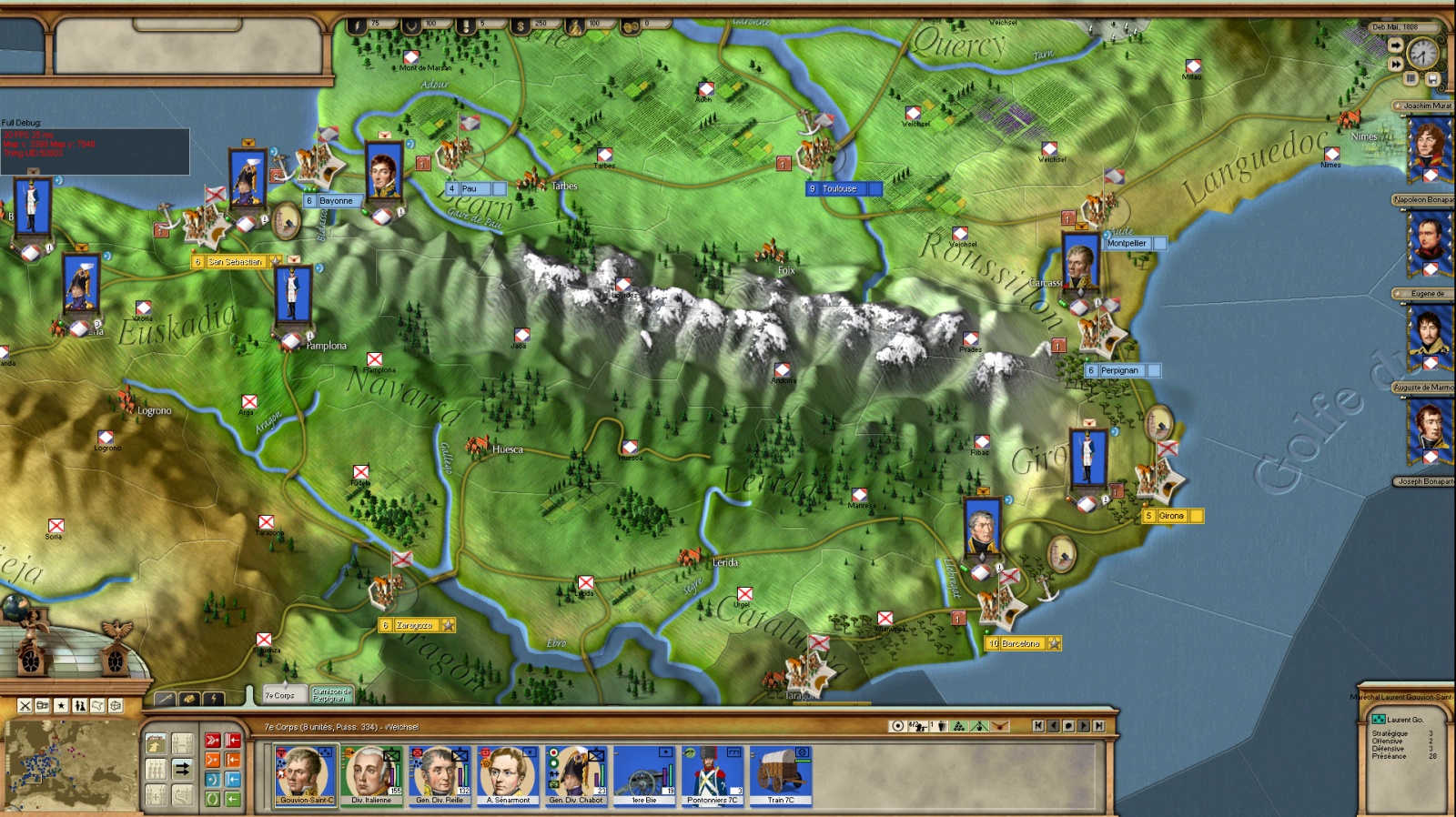The image size is (1456, 817).
Task: Open the list icon beside the clock
Action: click(x=1411, y=79)
